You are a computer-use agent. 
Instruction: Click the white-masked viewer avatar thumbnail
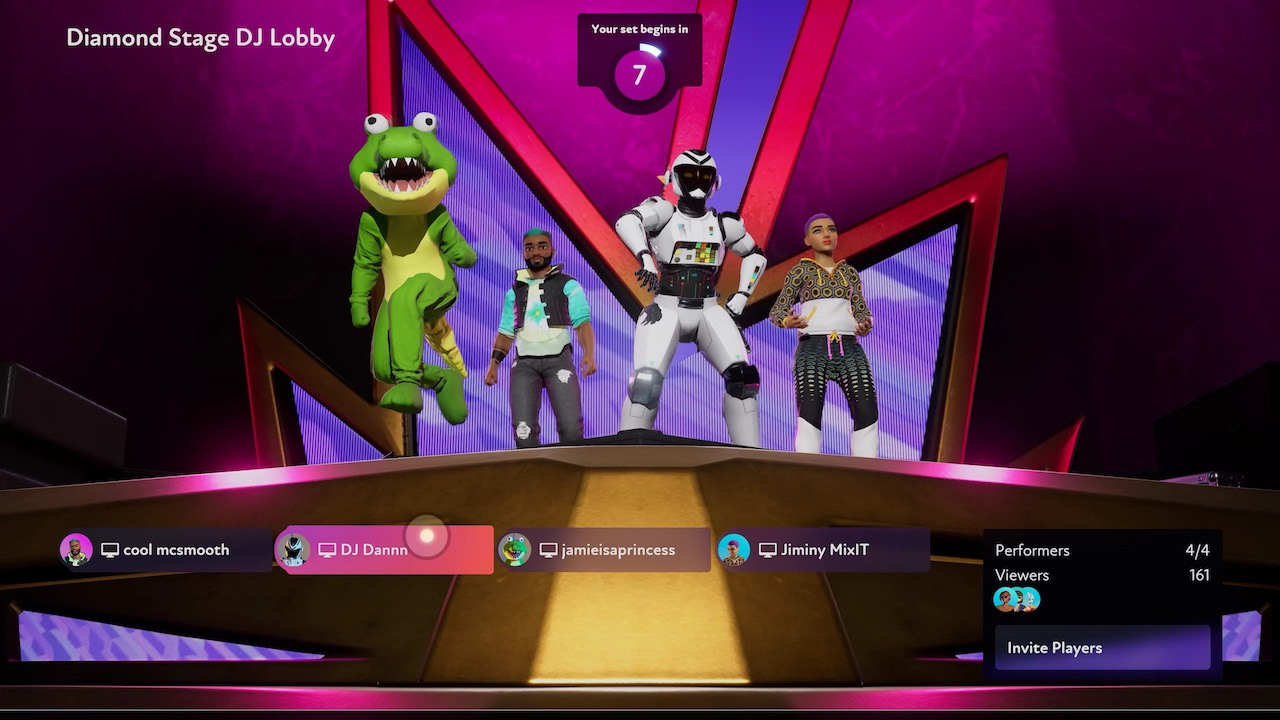1031,598
